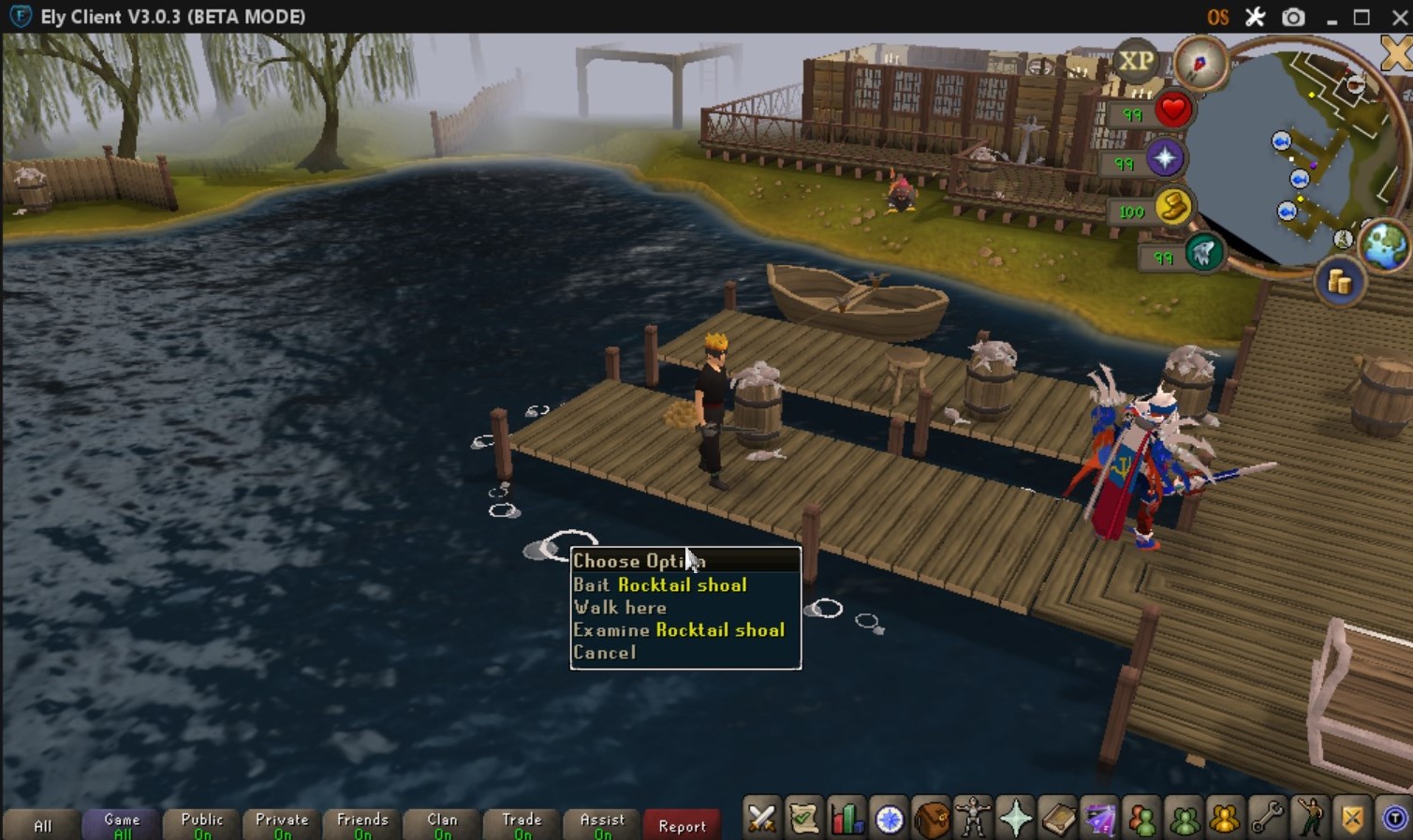Open the money pouch coins icon
Viewport: 1413px width, 840px height.
pyautogui.click(x=1340, y=282)
